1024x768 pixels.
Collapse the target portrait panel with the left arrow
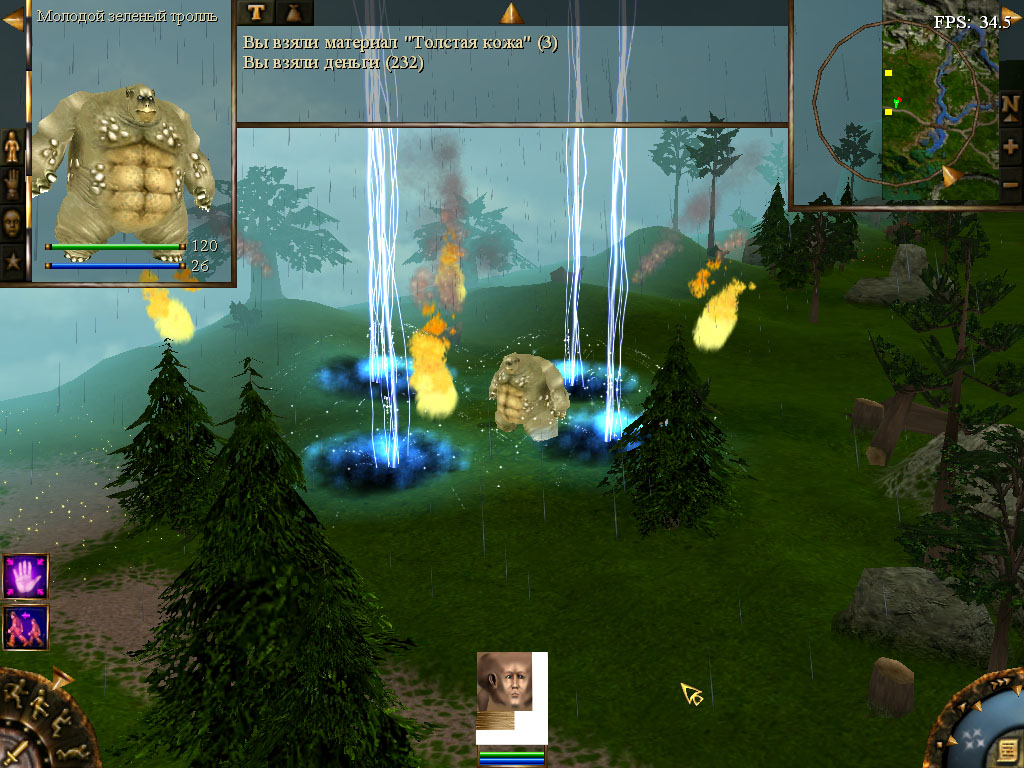click(x=13, y=20)
